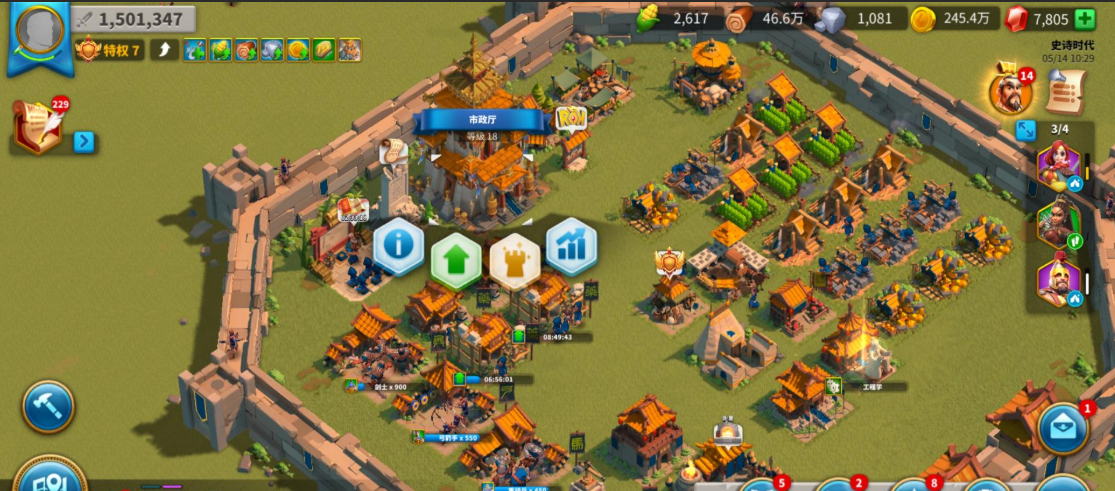Click the white arrow power boost icon
This screenshot has height=491, width=1115.
click(x=164, y=50)
